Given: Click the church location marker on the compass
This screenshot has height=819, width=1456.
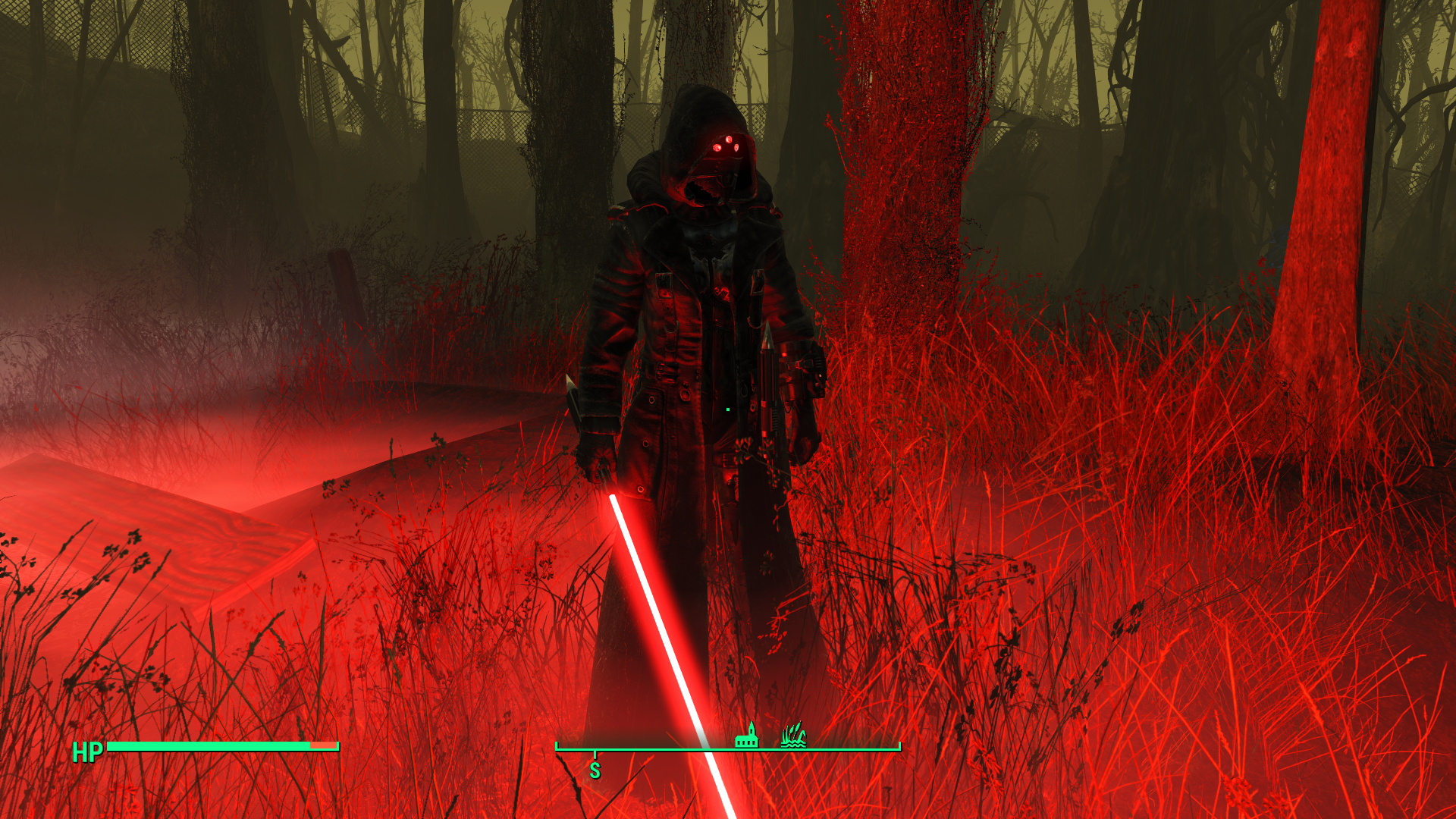Looking at the screenshot, I should pyautogui.click(x=747, y=736).
